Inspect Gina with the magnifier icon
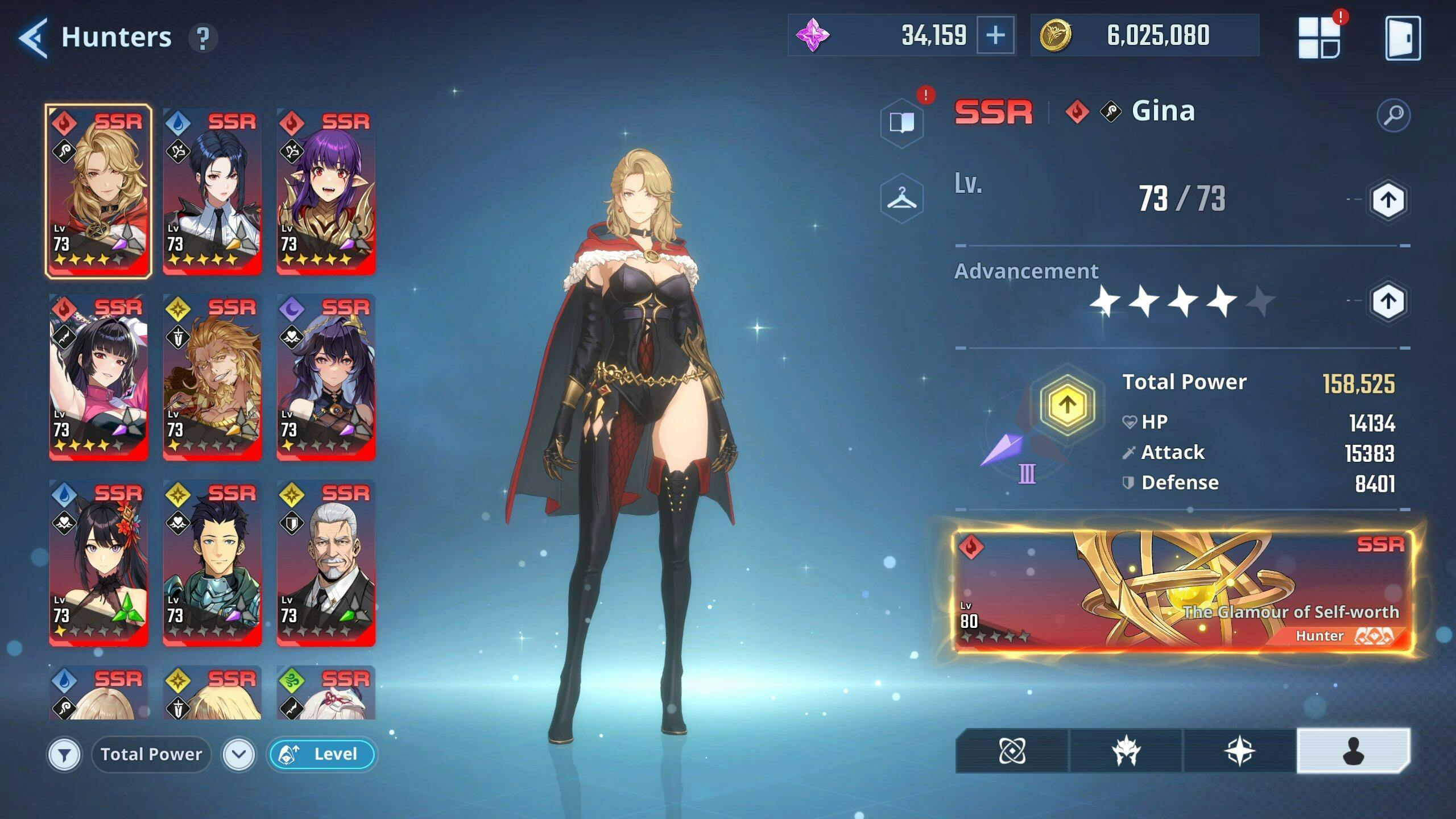Screen dimensions: 1456x819 1393,115
